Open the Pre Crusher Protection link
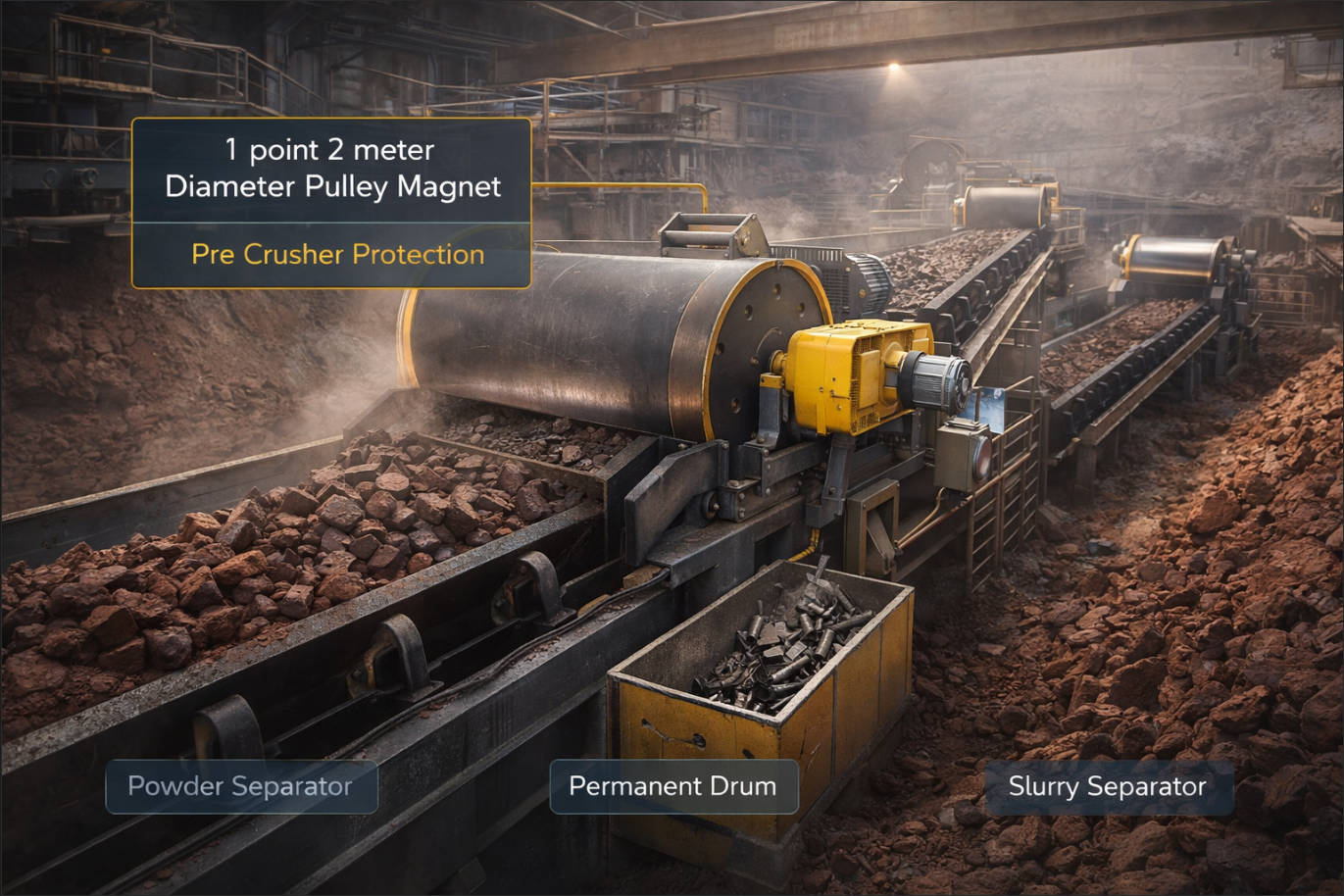This screenshot has height=896, width=1344. point(337,255)
